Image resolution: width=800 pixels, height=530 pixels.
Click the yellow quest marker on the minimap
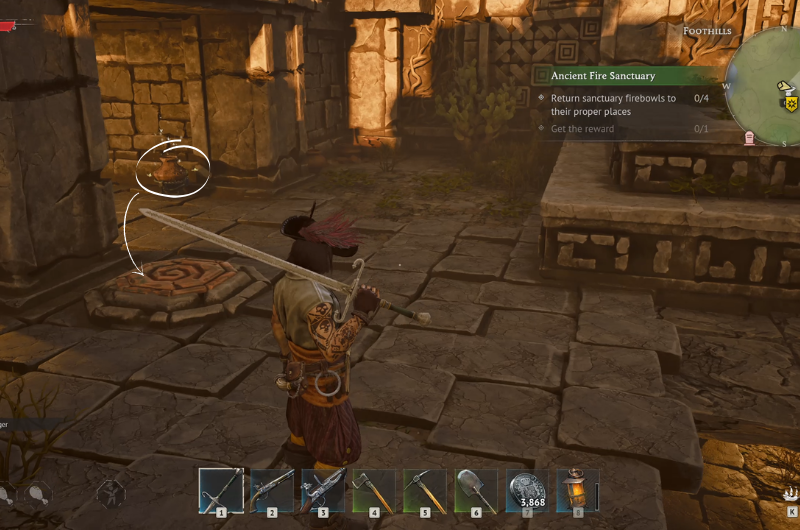point(792,103)
